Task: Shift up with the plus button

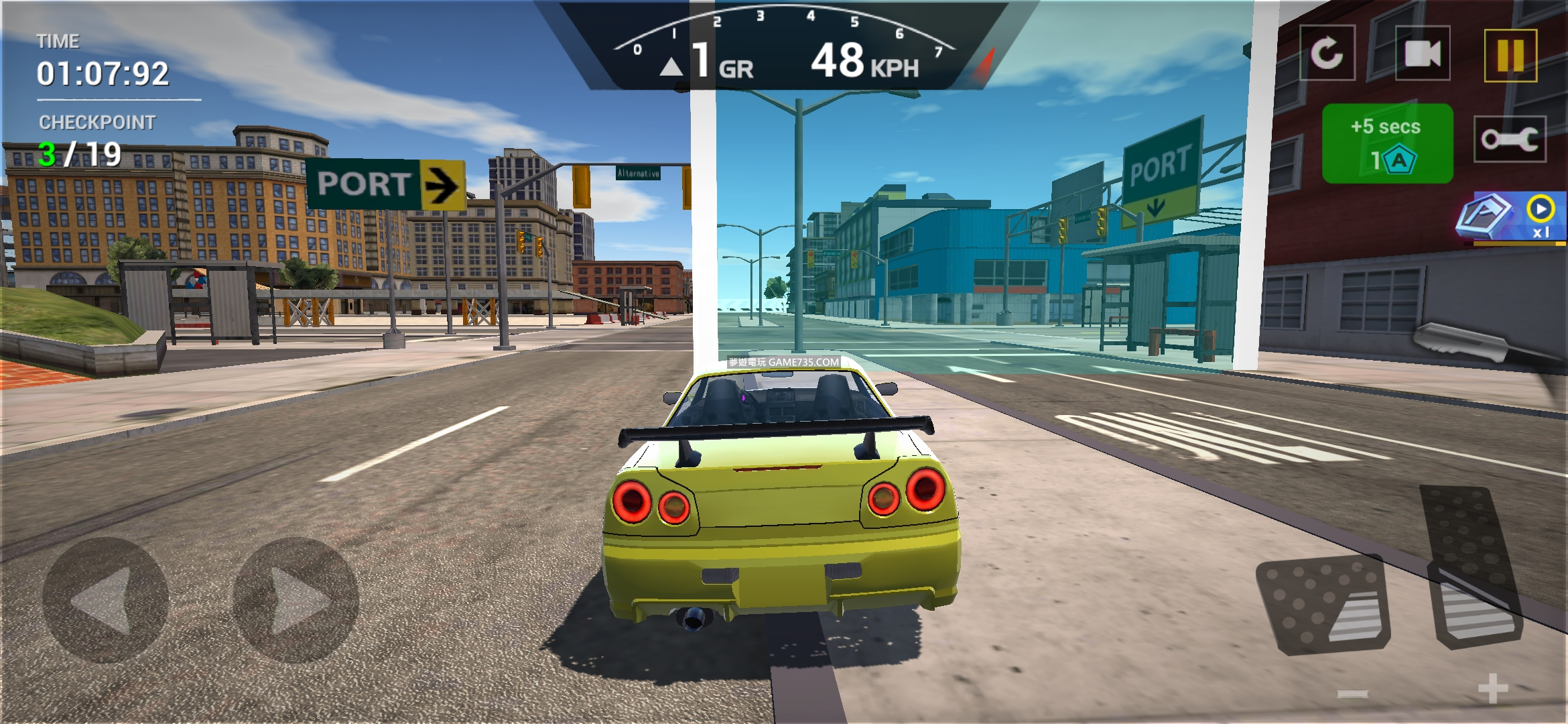Action: (x=1493, y=688)
